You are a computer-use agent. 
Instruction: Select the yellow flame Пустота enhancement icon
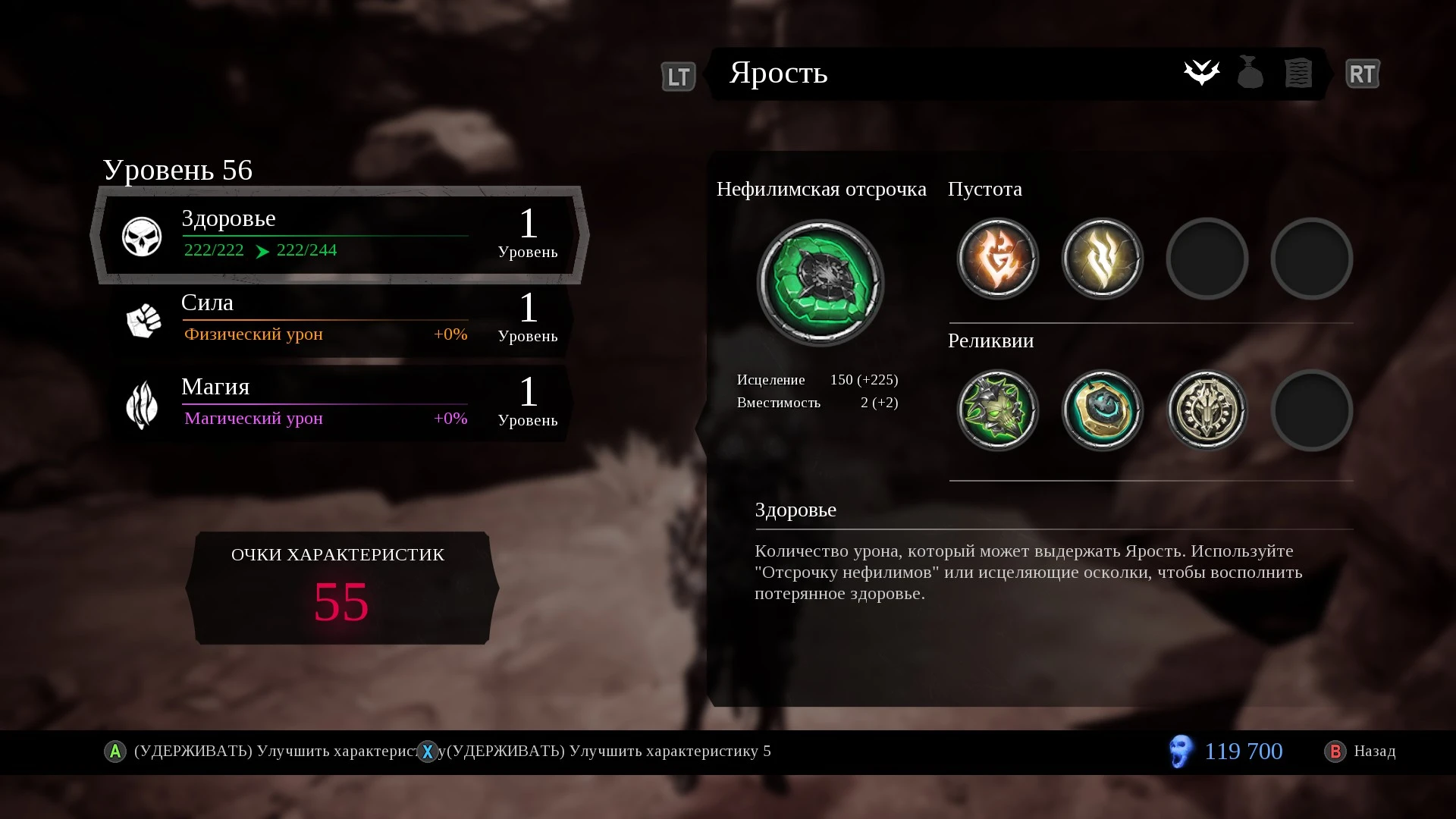coord(1102,259)
